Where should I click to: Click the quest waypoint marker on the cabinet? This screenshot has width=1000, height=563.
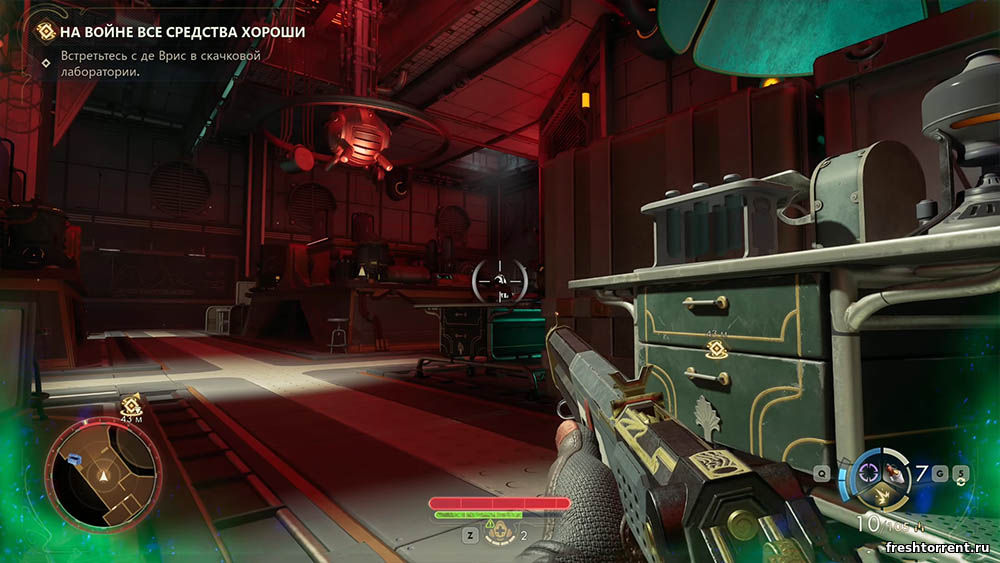click(715, 348)
